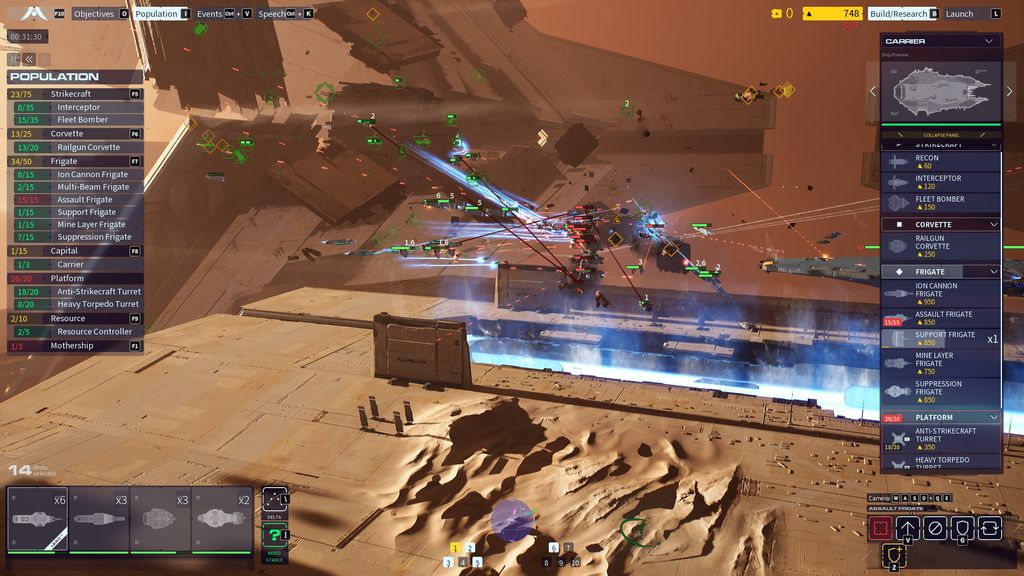This screenshot has width=1024, height=576.
Task: Activate the circular arrows command icon
Action: [x=990, y=528]
